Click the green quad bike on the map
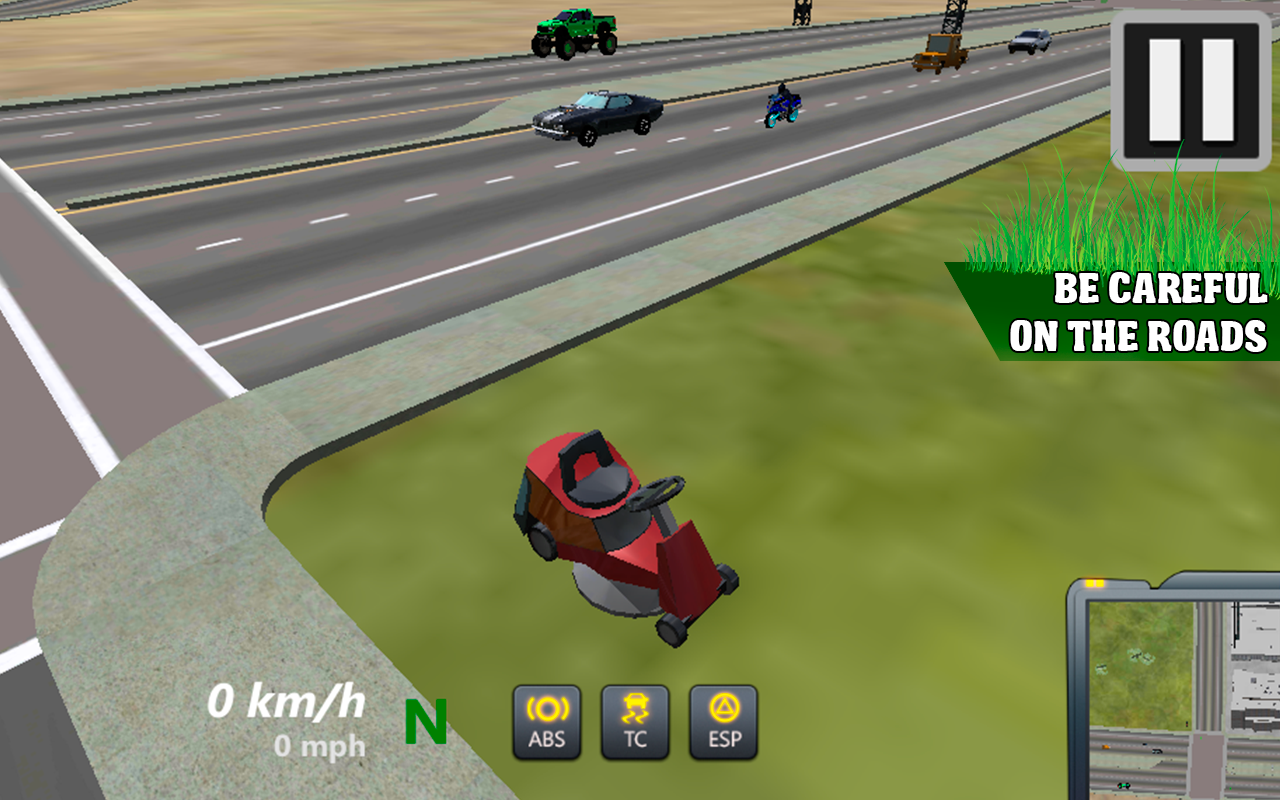This screenshot has width=1280, height=800. pos(1124,784)
